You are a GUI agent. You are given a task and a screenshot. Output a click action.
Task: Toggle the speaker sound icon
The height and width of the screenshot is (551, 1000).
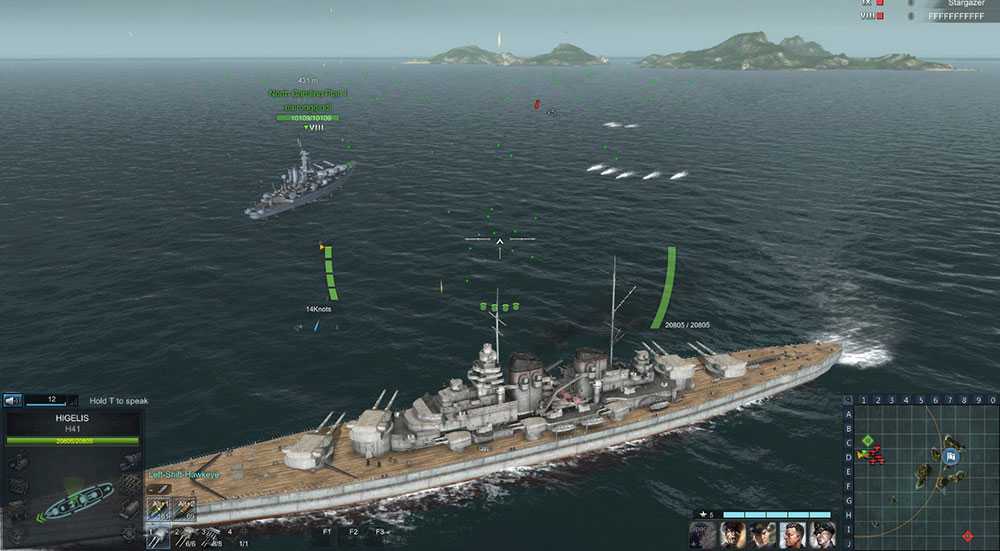[14, 401]
